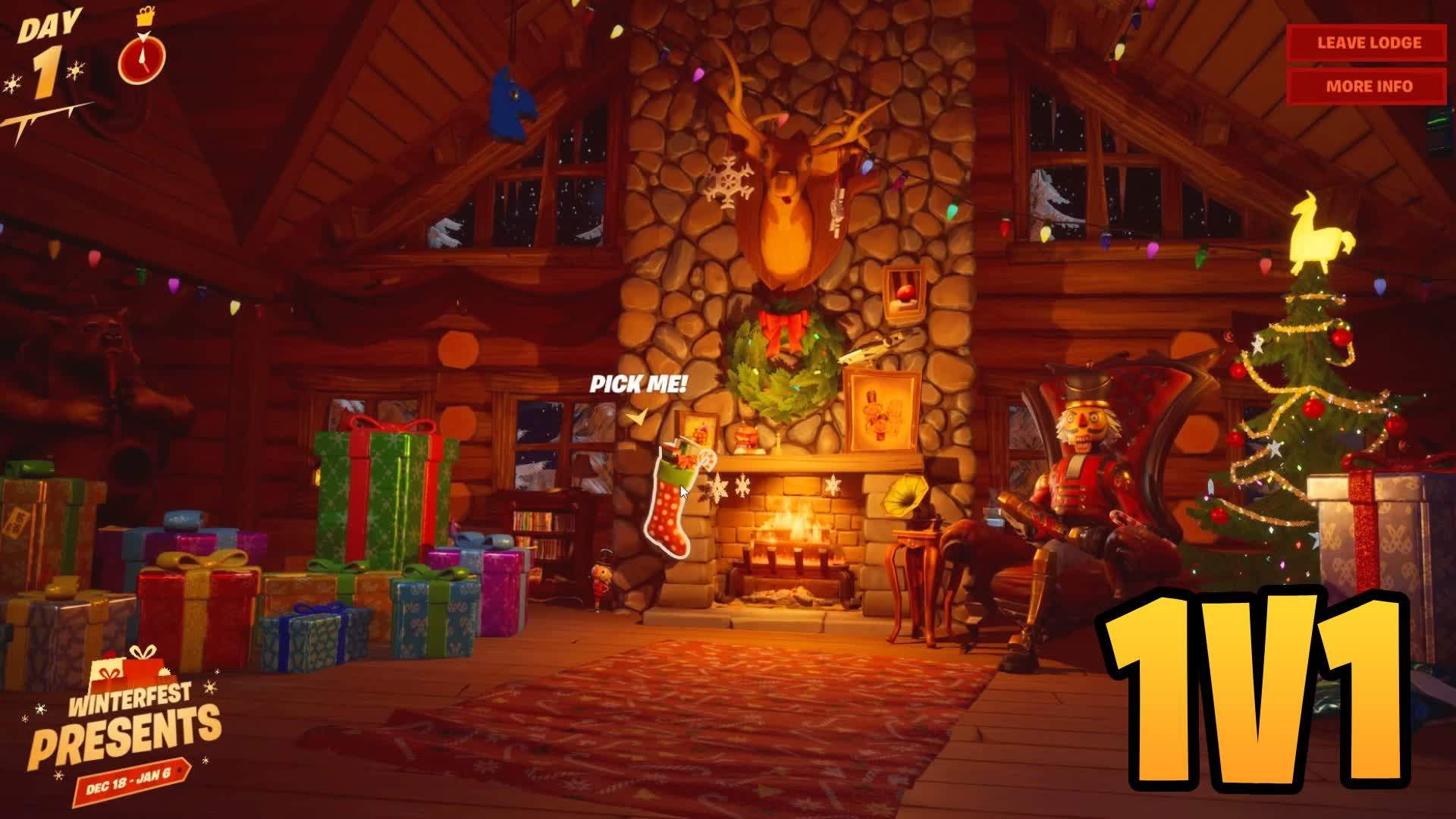Select the seated Nutcracker character
Image resolution: width=1456 pixels, height=819 pixels.
coord(1084,470)
